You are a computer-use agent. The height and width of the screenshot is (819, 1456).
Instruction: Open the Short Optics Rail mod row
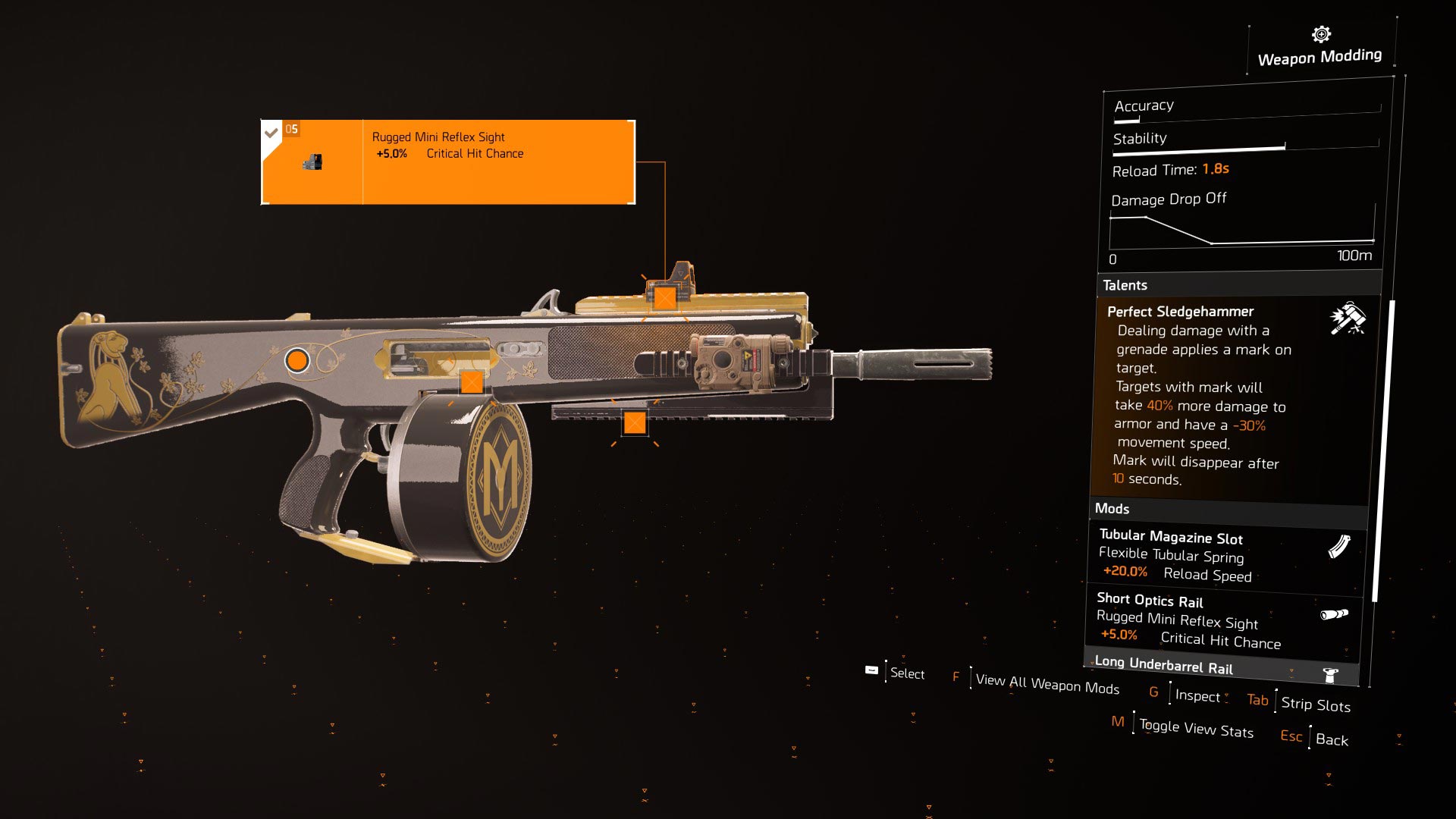click(1222, 620)
